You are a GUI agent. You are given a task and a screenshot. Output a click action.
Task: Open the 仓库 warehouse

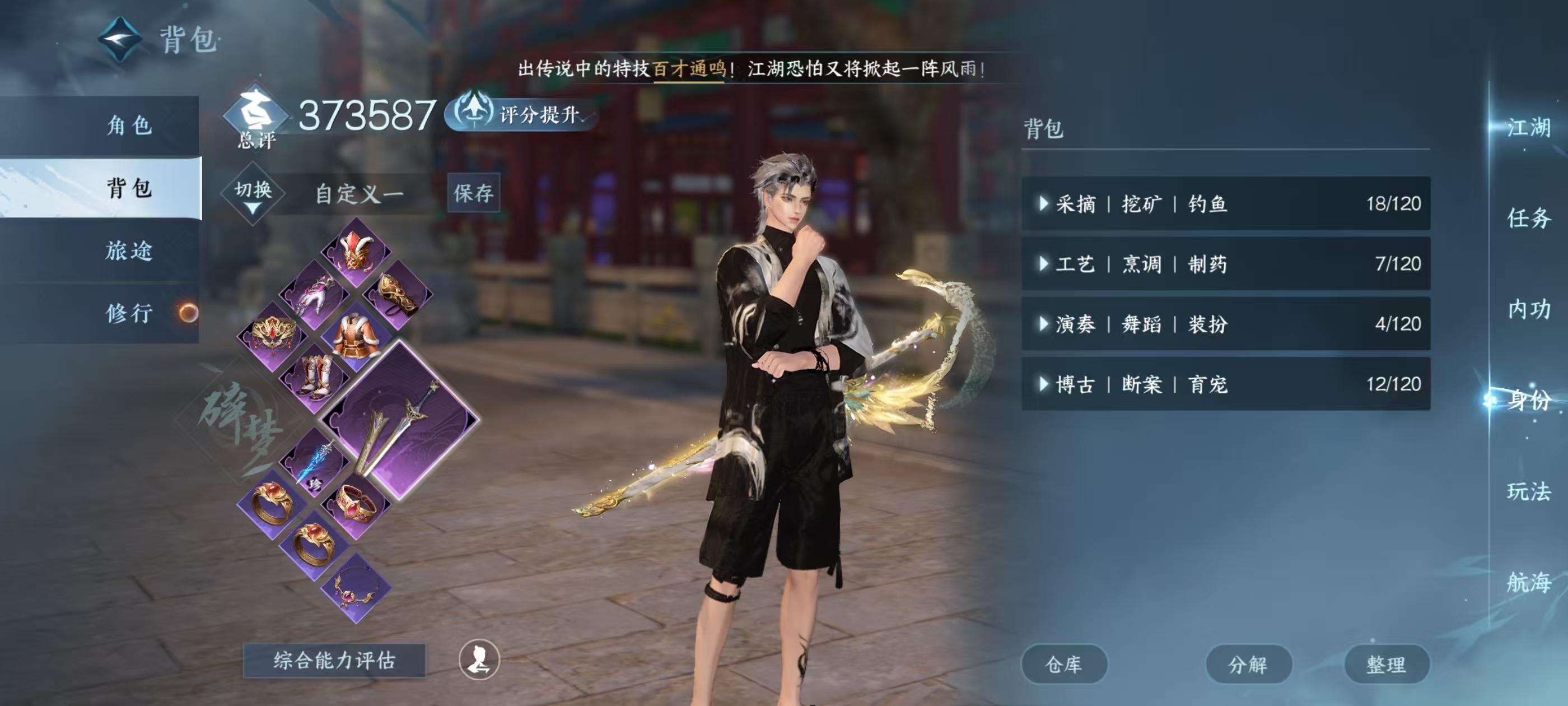[x=1064, y=664]
